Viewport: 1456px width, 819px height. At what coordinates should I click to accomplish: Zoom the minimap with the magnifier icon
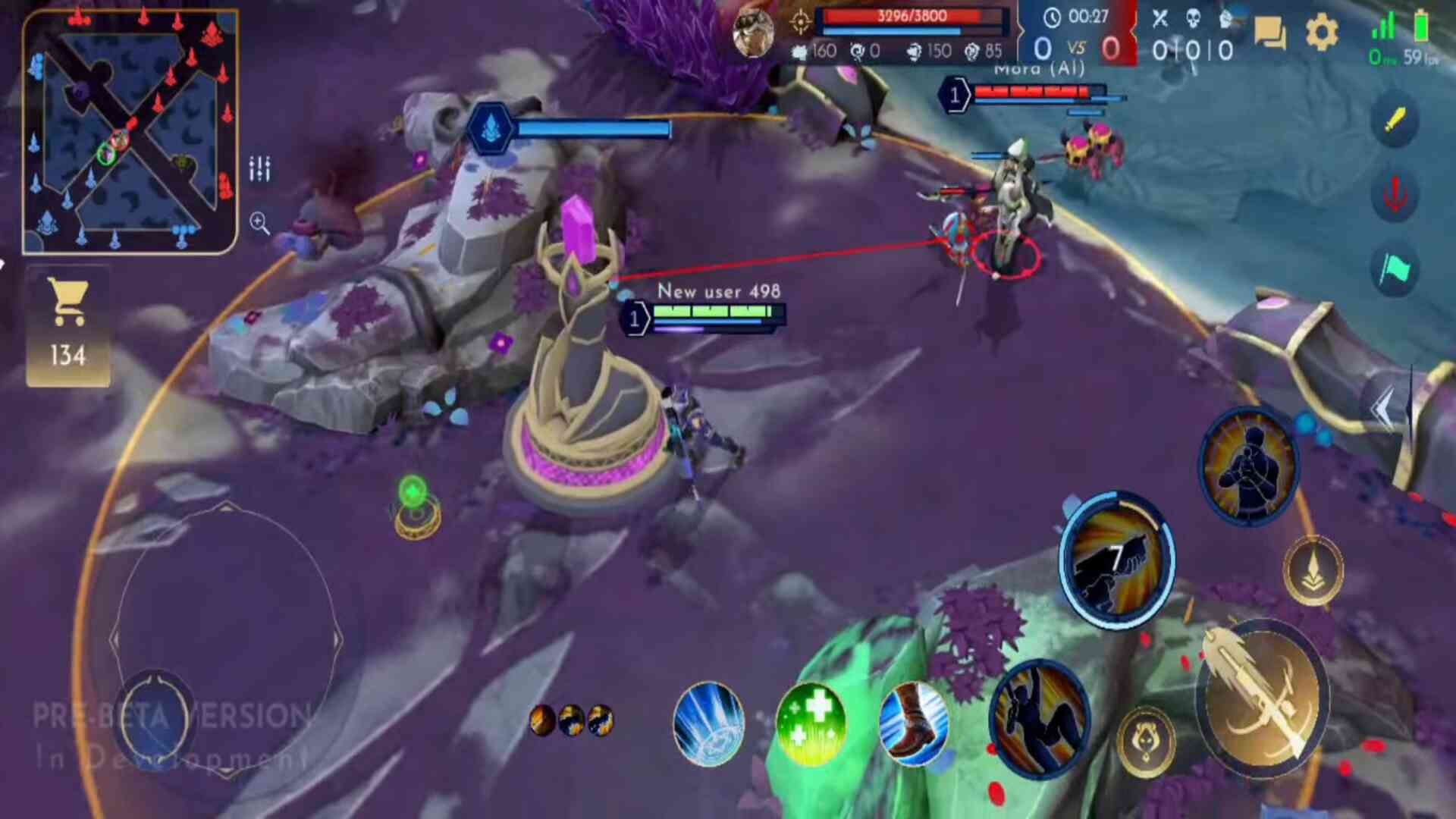click(259, 223)
